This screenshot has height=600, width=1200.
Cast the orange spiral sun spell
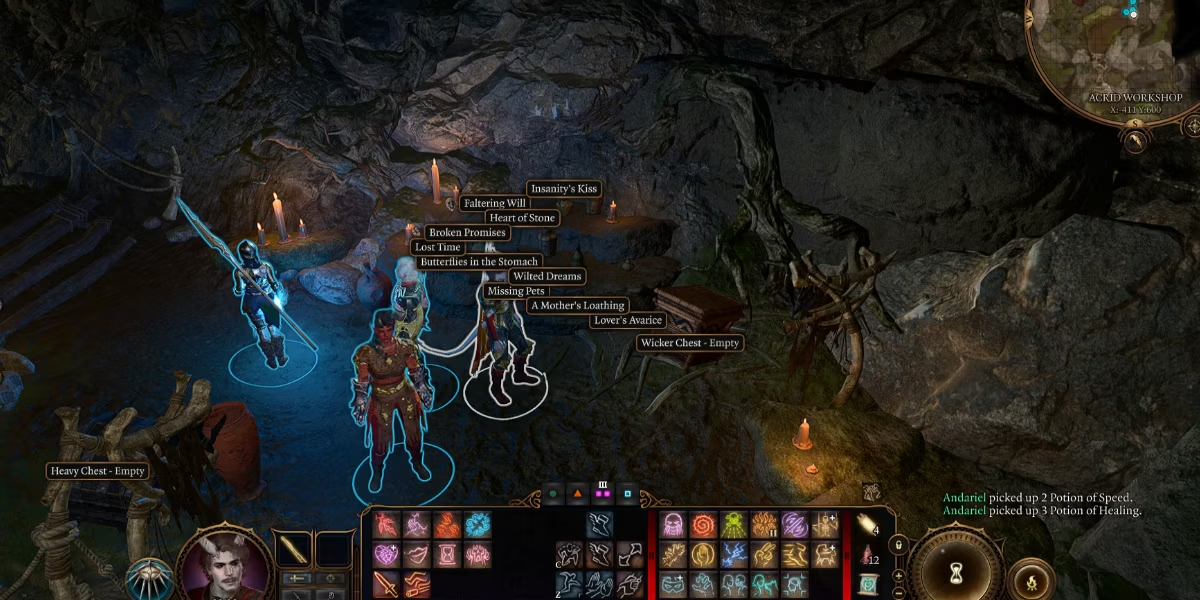click(x=703, y=525)
